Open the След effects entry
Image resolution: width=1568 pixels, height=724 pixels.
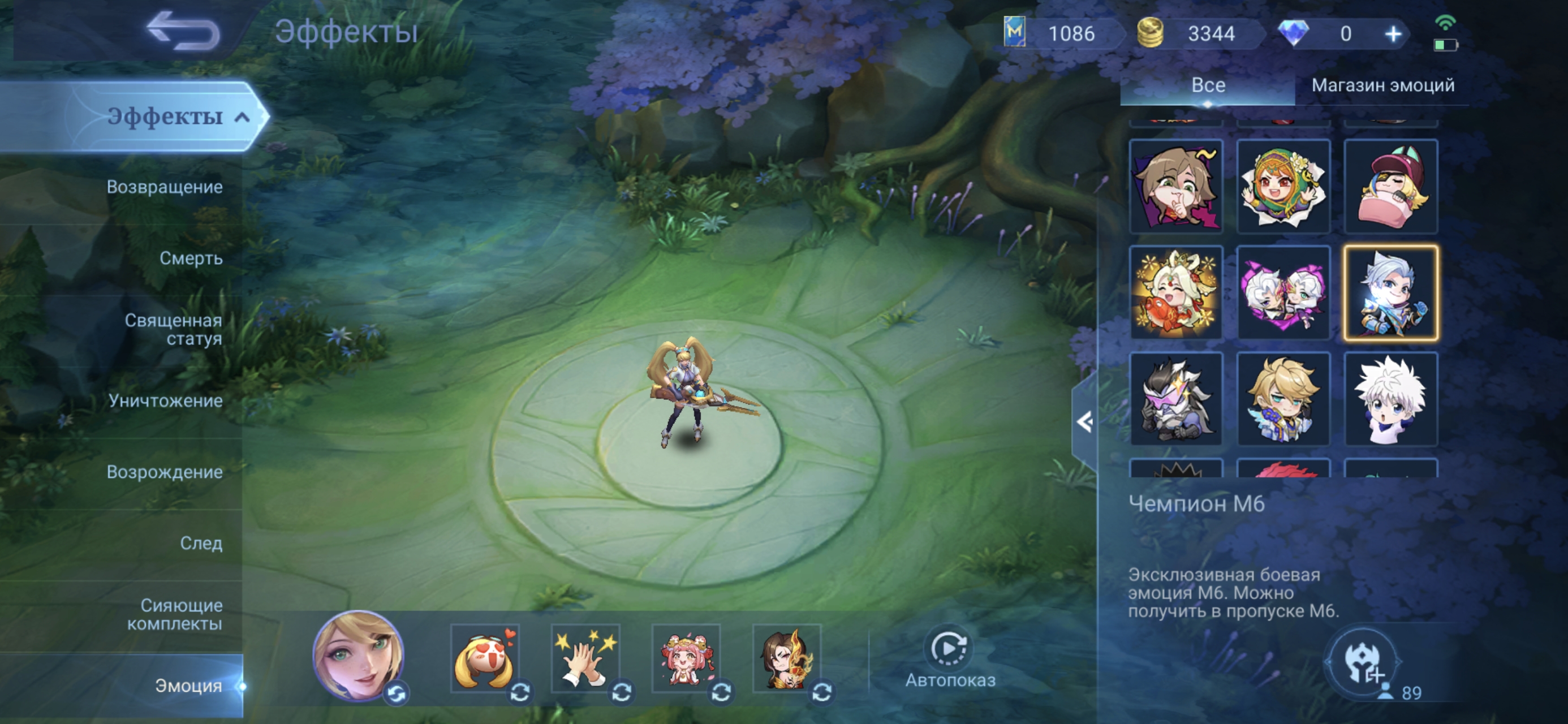click(x=200, y=543)
